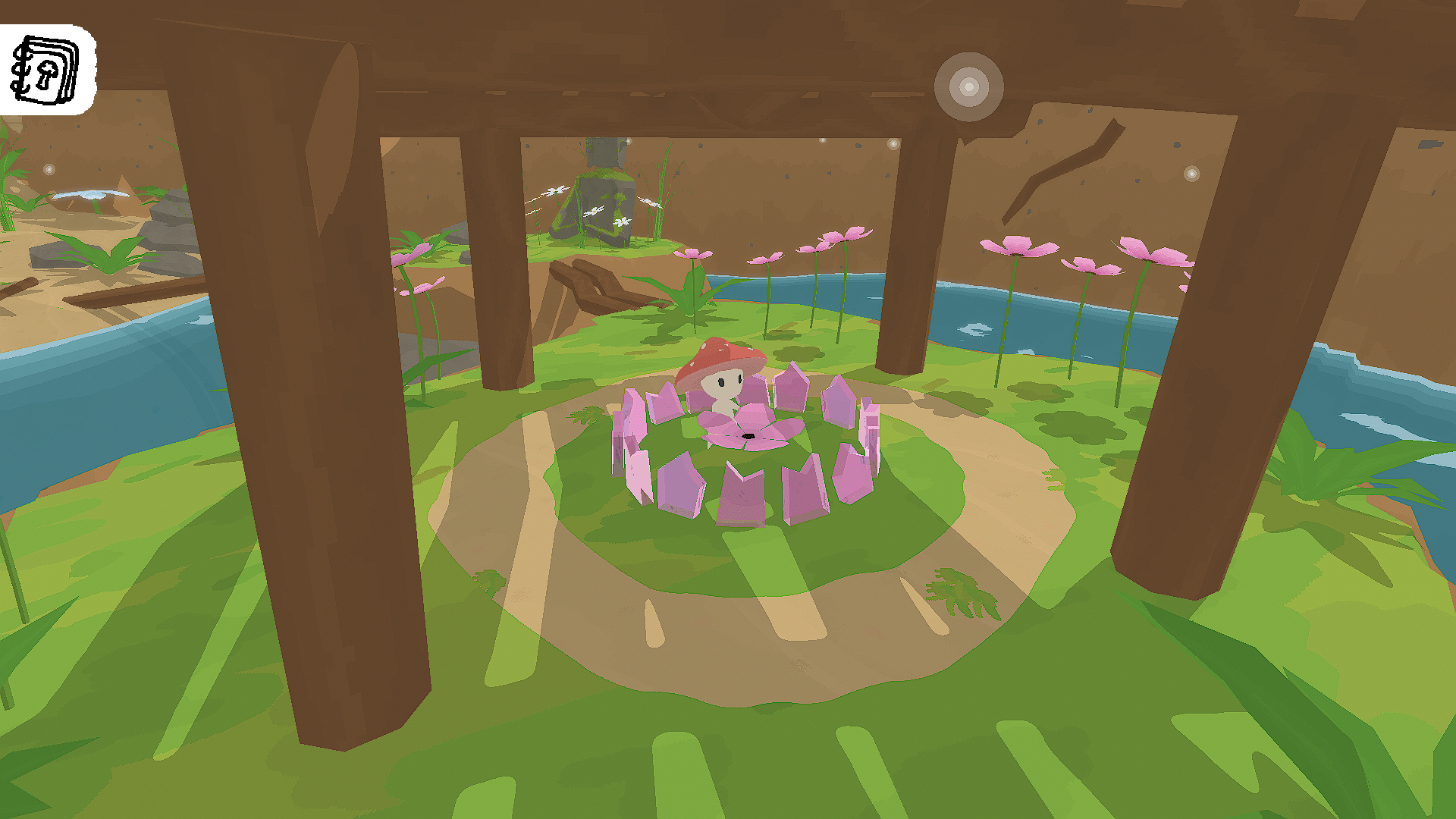Click the glowing orb under the bridge beam

(x=969, y=85)
